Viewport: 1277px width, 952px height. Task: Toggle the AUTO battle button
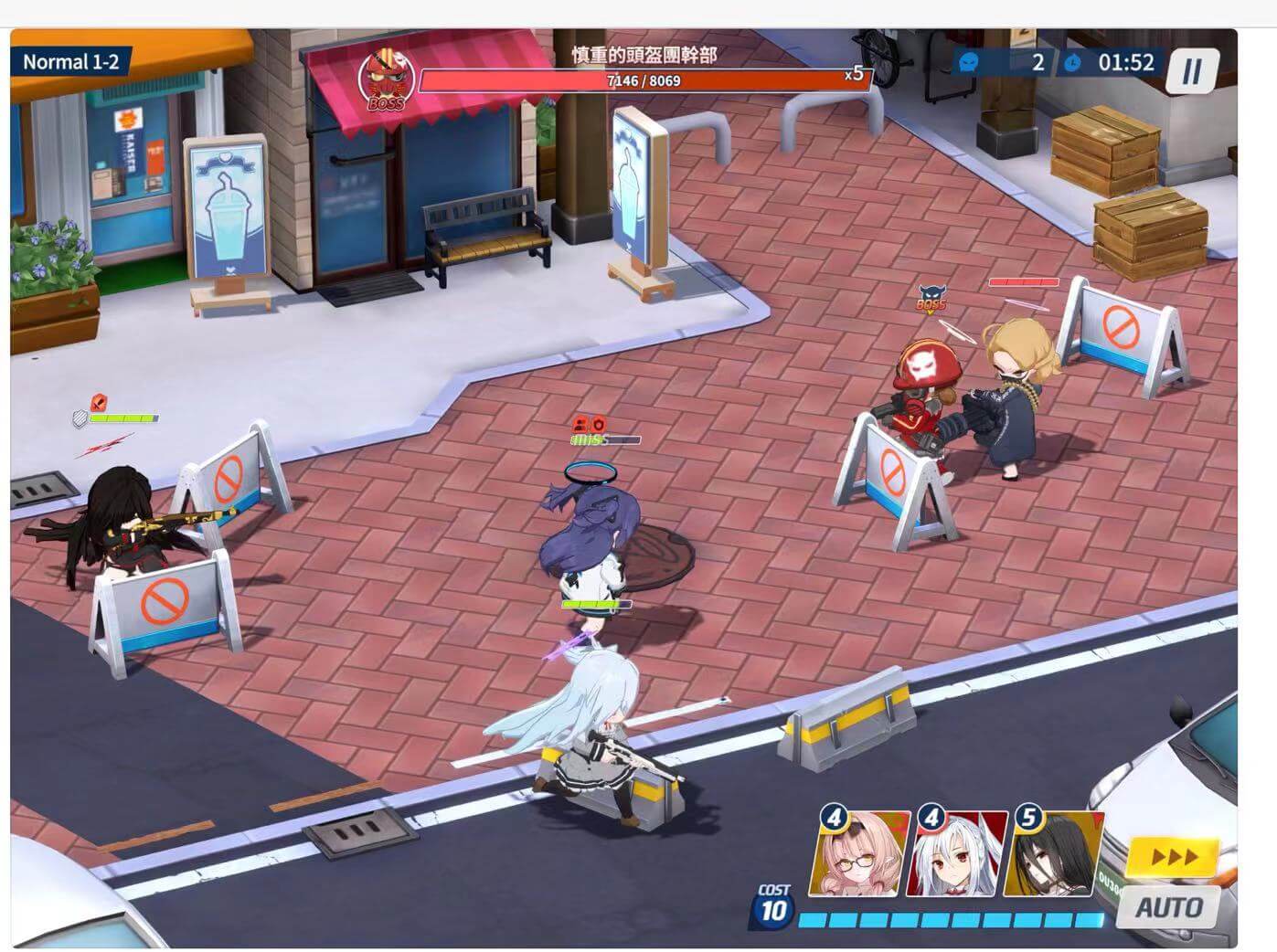1168,907
